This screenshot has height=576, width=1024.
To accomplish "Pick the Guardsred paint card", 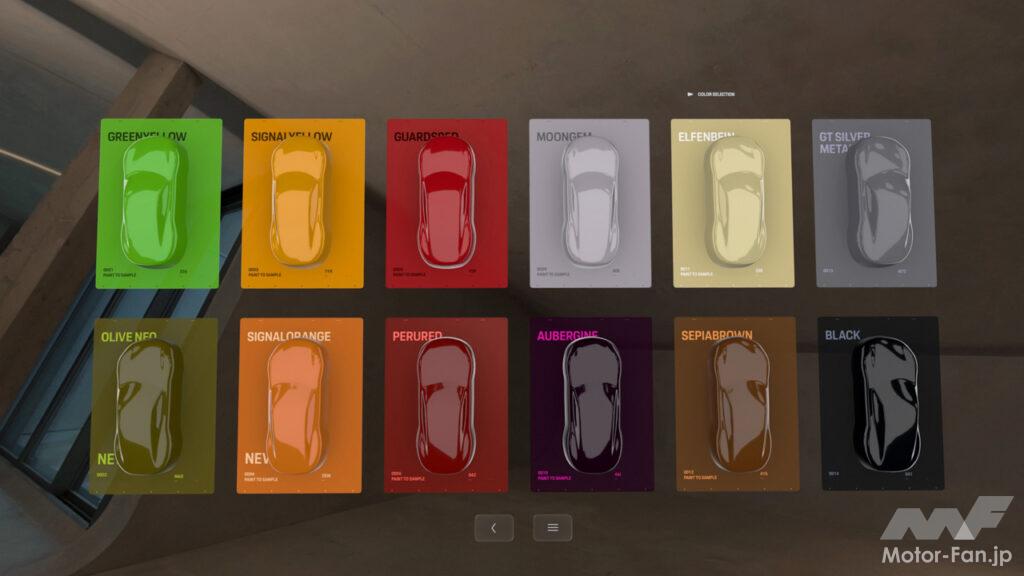I will [446, 204].
